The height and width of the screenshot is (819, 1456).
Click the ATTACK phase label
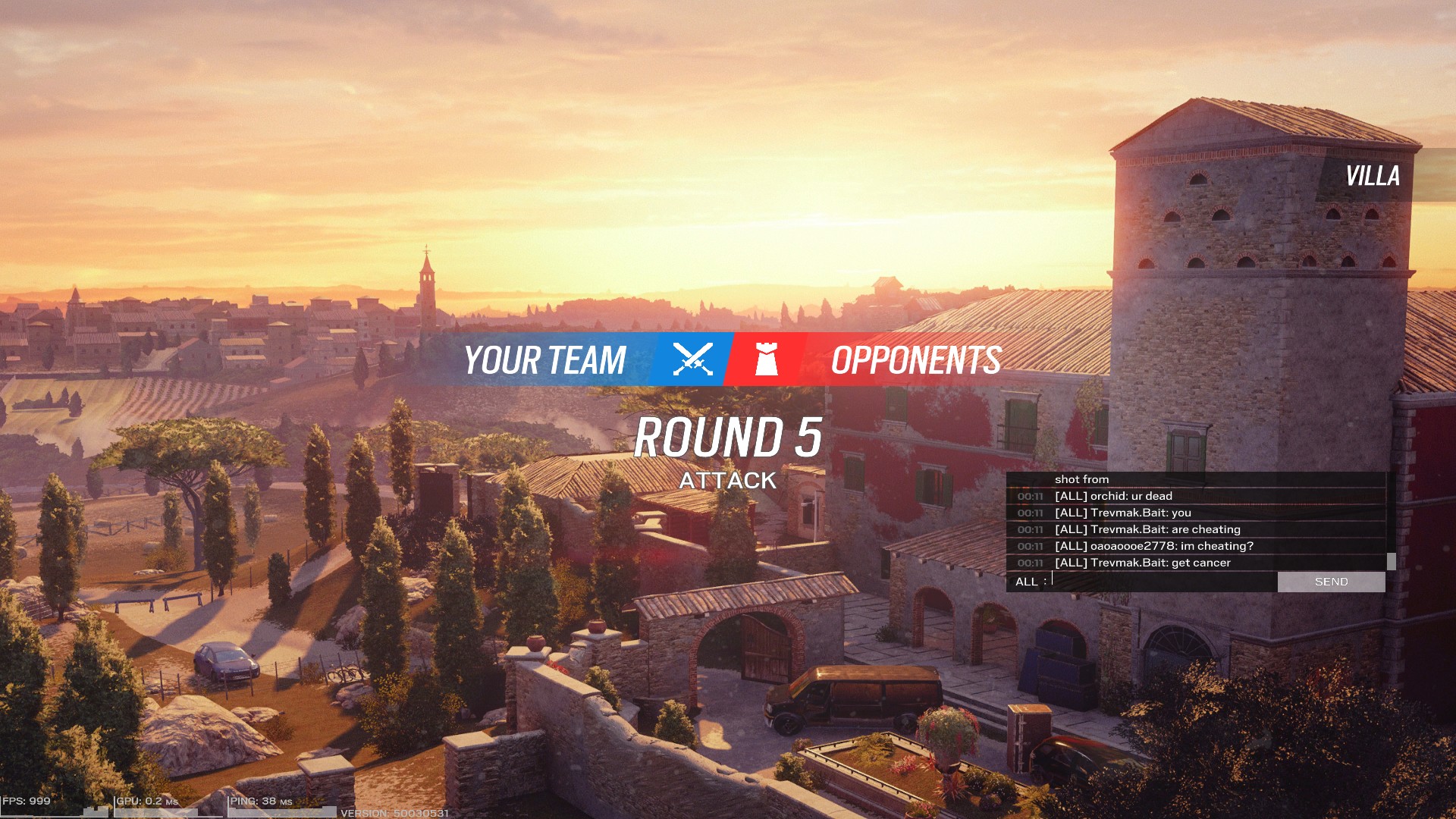[728, 480]
